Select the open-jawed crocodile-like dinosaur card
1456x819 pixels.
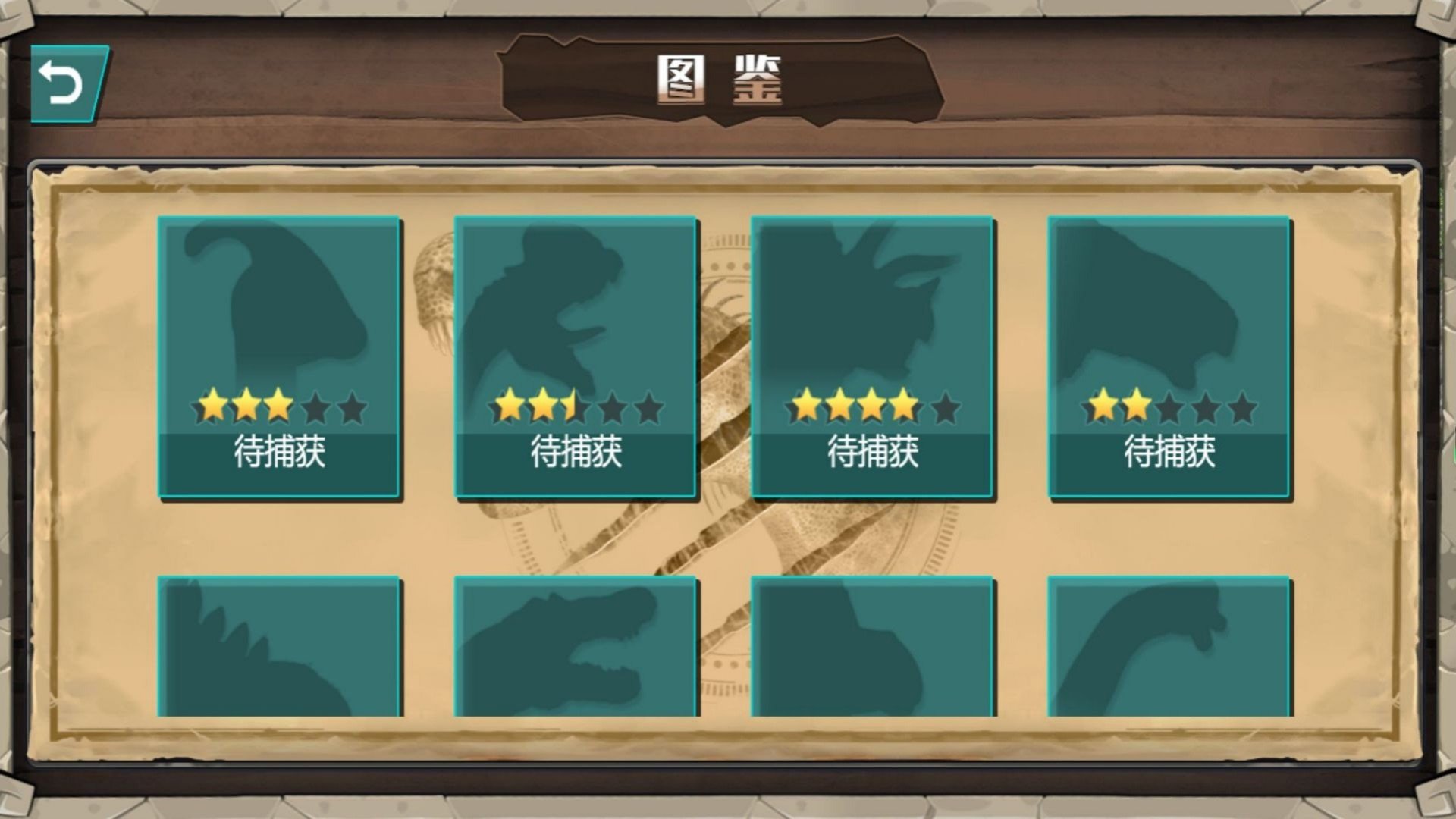coord(576,648)
